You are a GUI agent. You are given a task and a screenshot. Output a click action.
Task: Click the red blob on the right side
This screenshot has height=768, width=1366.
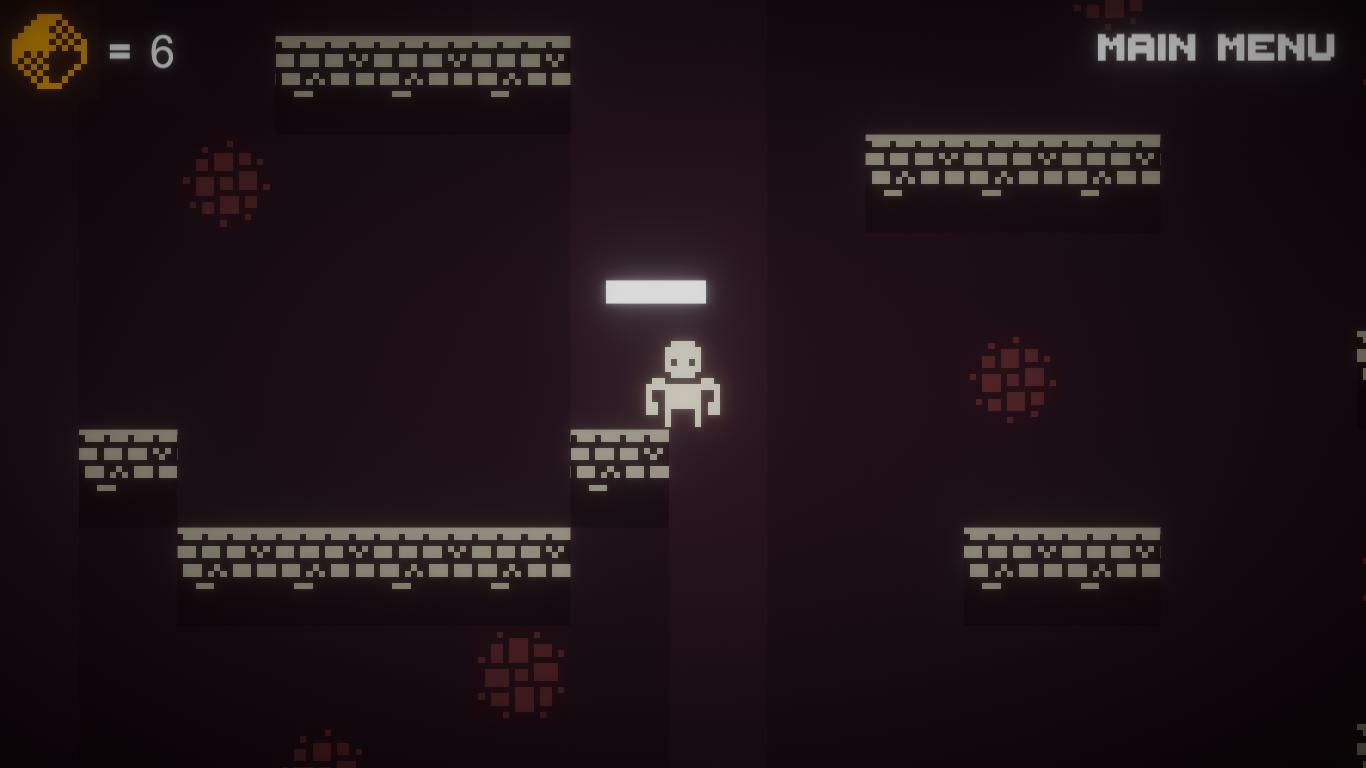1013,380
